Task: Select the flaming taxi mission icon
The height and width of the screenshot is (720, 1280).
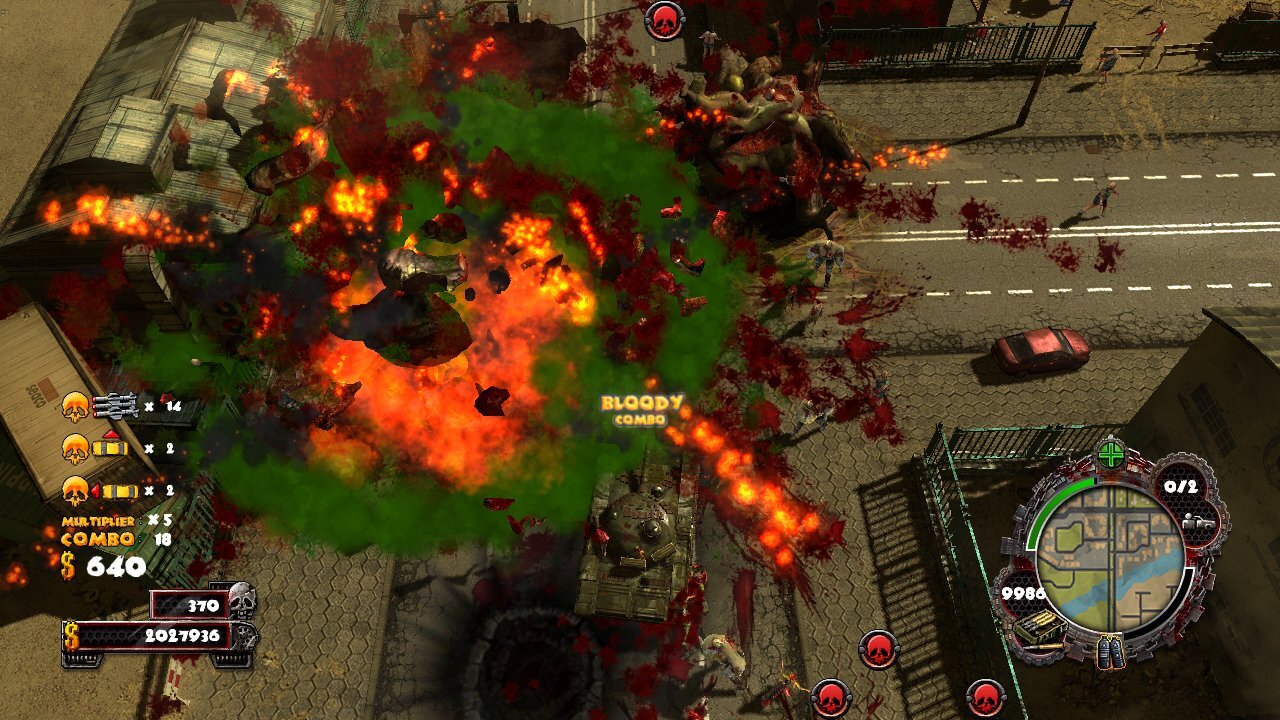Action: (118, 492)
